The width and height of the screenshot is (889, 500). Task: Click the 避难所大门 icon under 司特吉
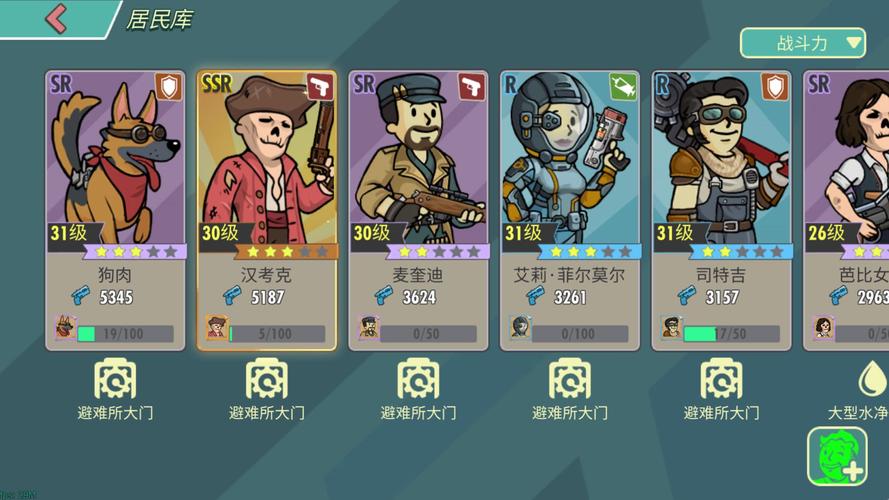[x=721, y=381]
